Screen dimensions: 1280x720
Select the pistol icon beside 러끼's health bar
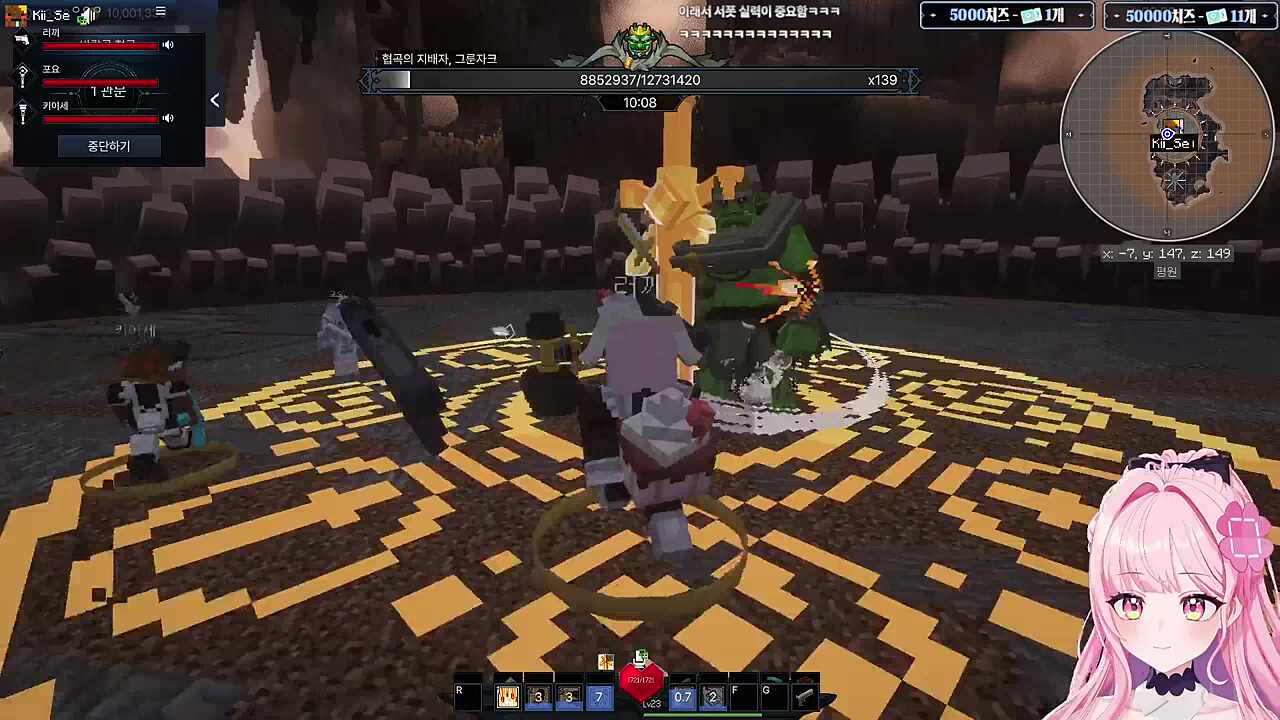[x=22, y=41]
